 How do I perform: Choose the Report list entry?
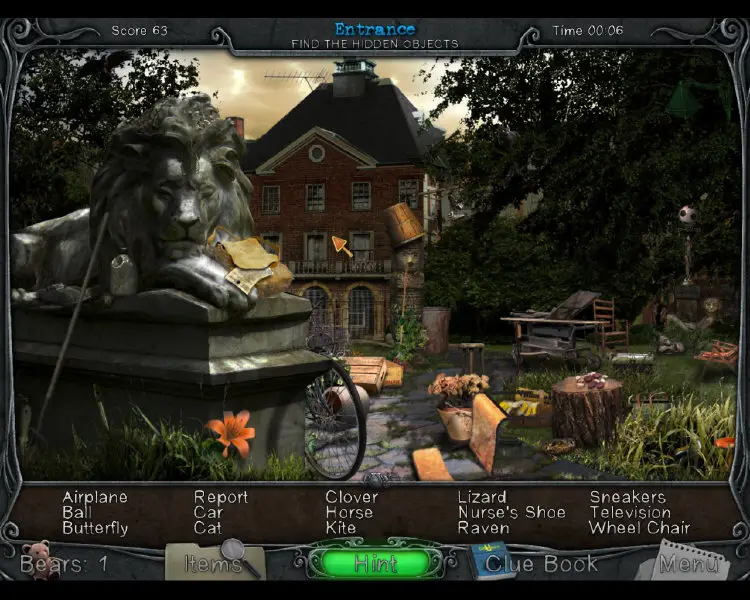(x=221, y=497)
